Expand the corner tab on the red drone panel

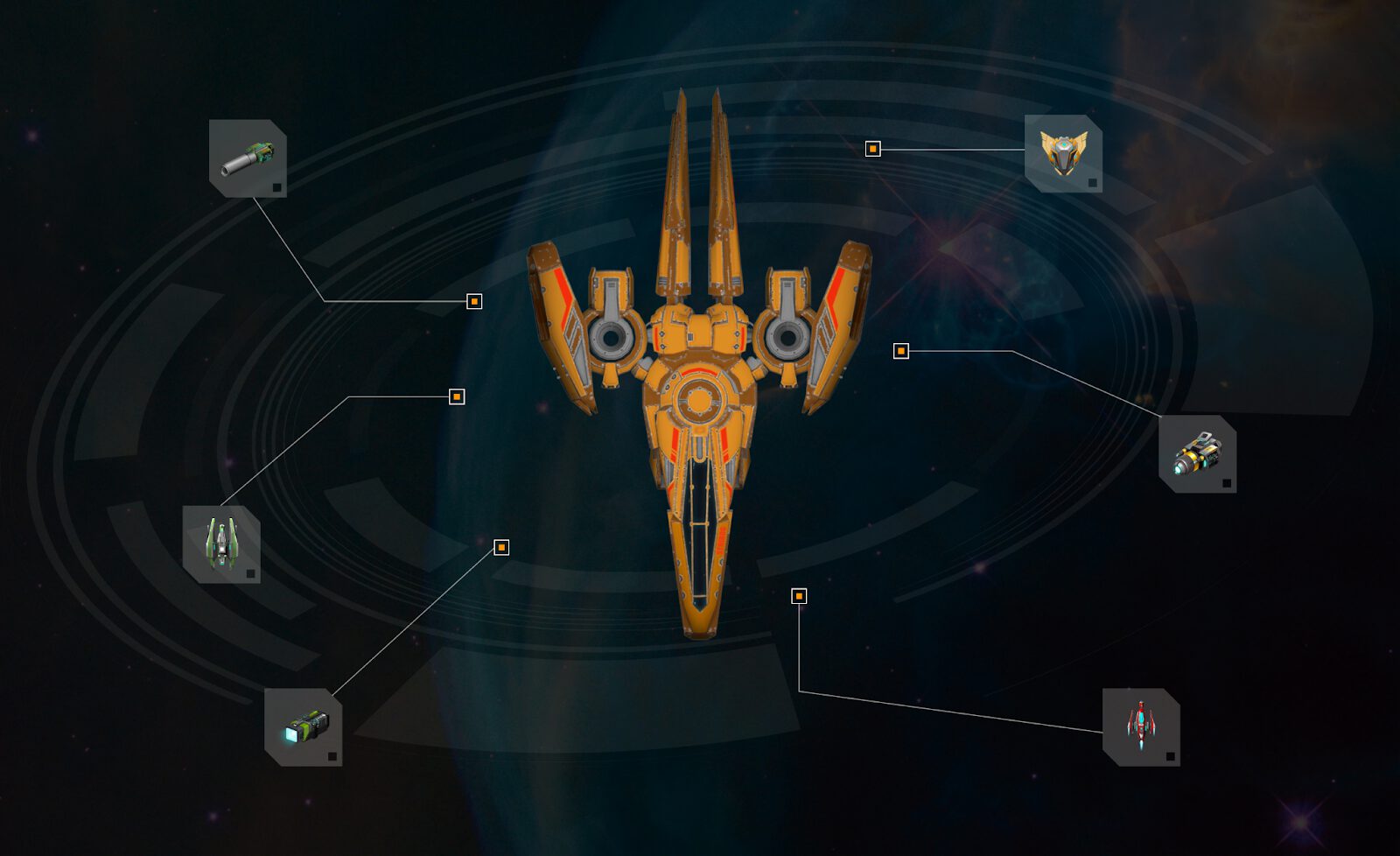(1170, 754)
